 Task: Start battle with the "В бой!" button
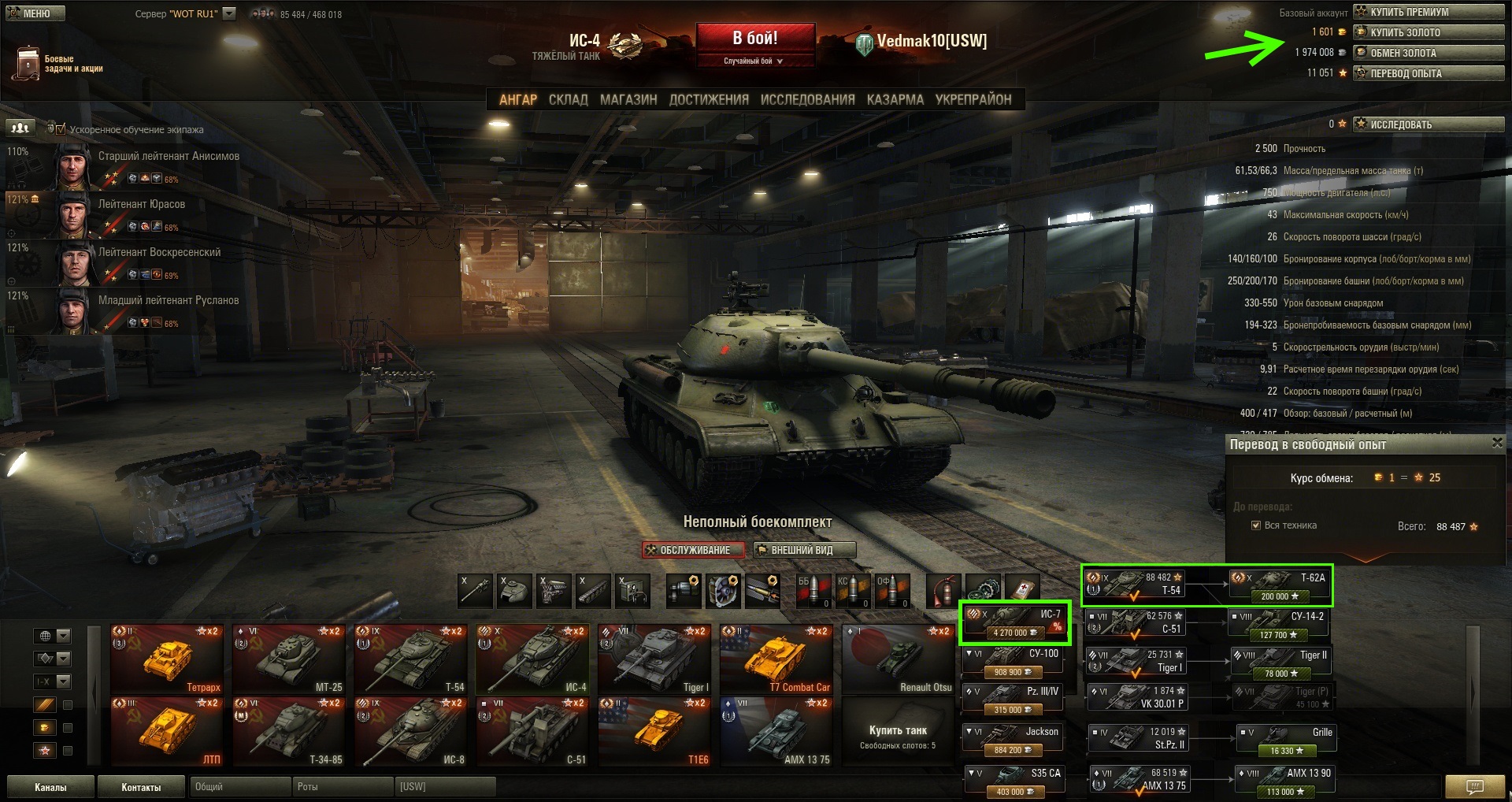click(x=754, y=39)
